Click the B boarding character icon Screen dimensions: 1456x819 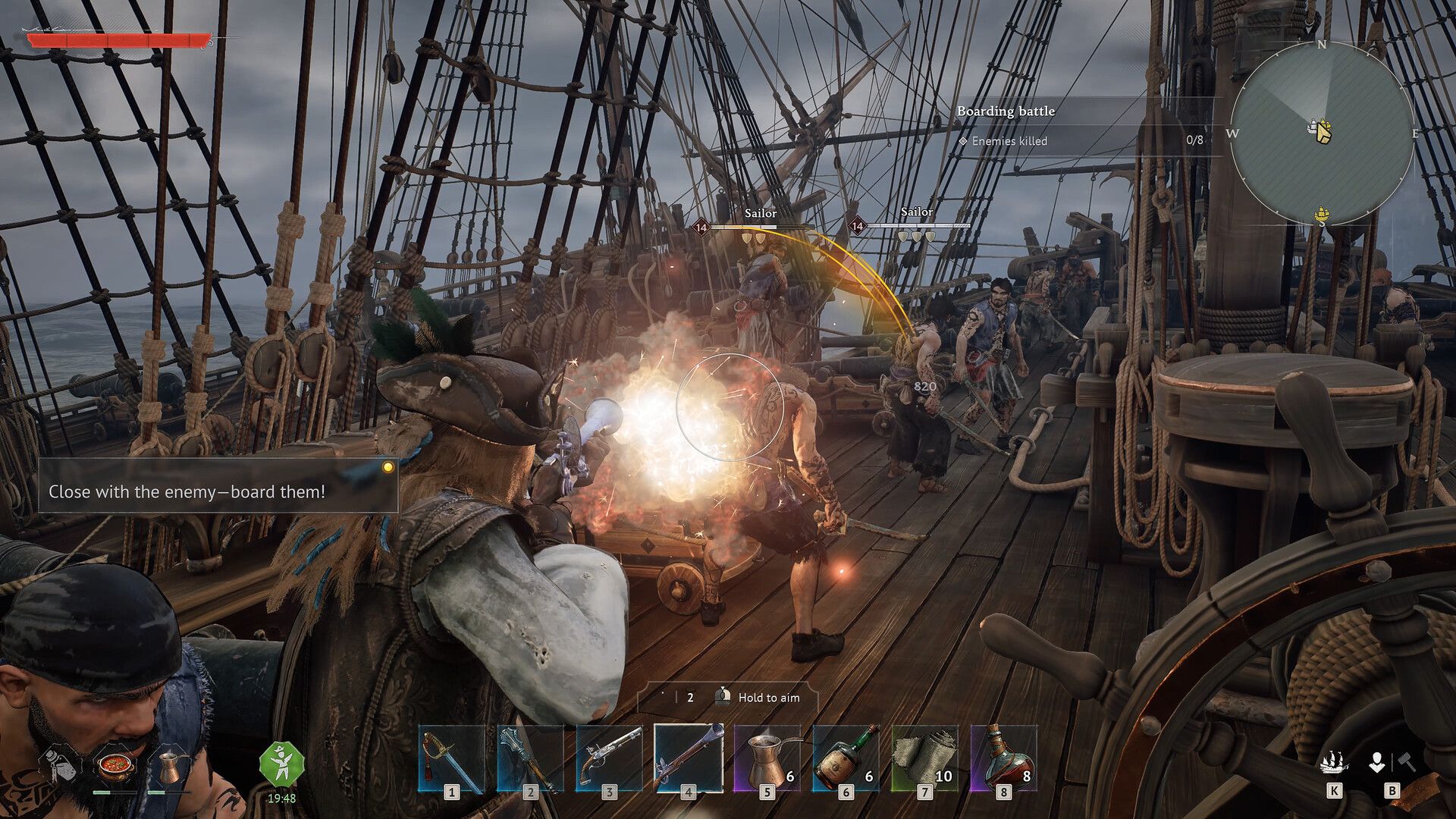pyautogui.click(x=1376, y=762)
